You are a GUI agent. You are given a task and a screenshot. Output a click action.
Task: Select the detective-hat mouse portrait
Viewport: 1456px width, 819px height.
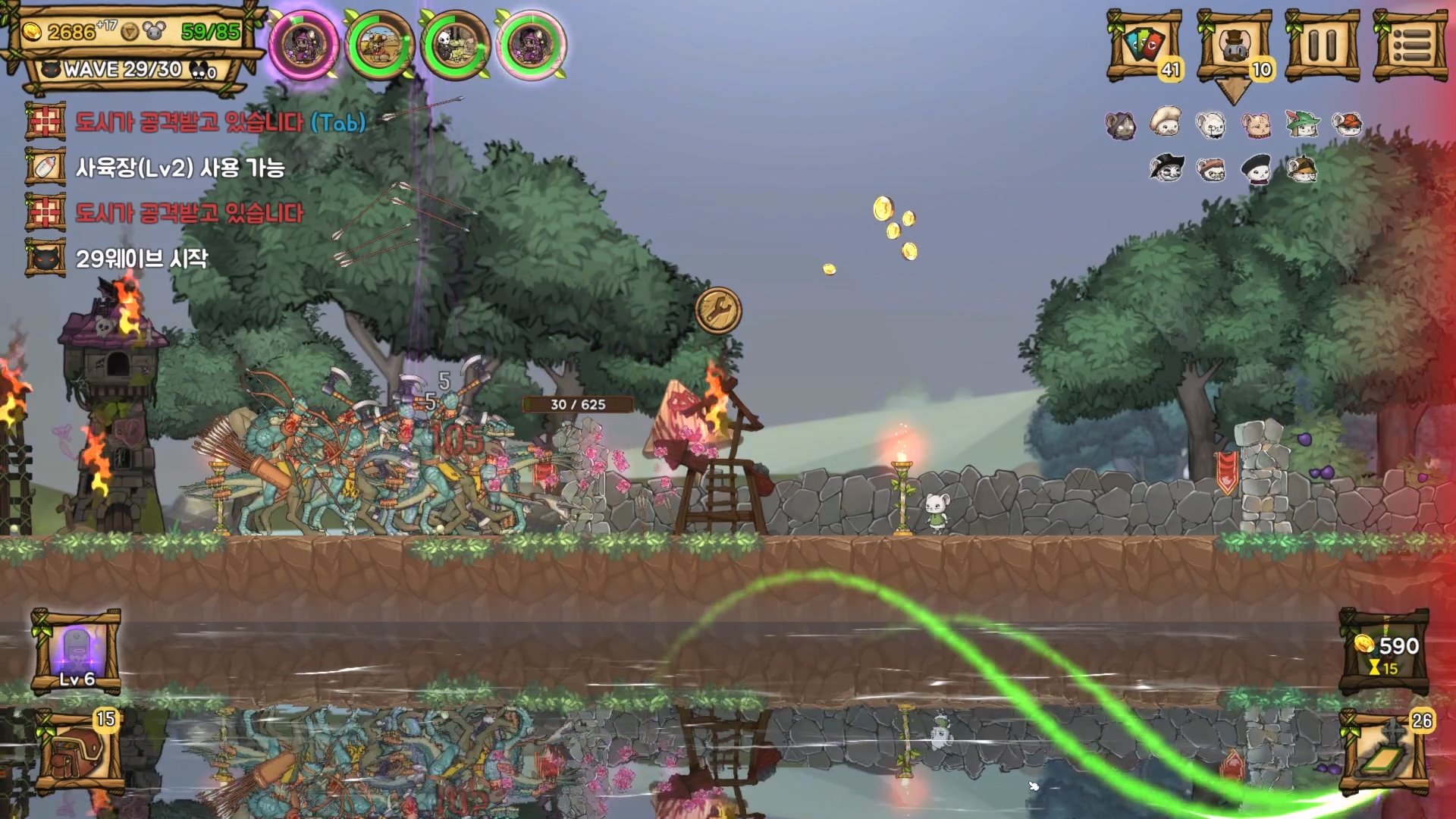1302,169
